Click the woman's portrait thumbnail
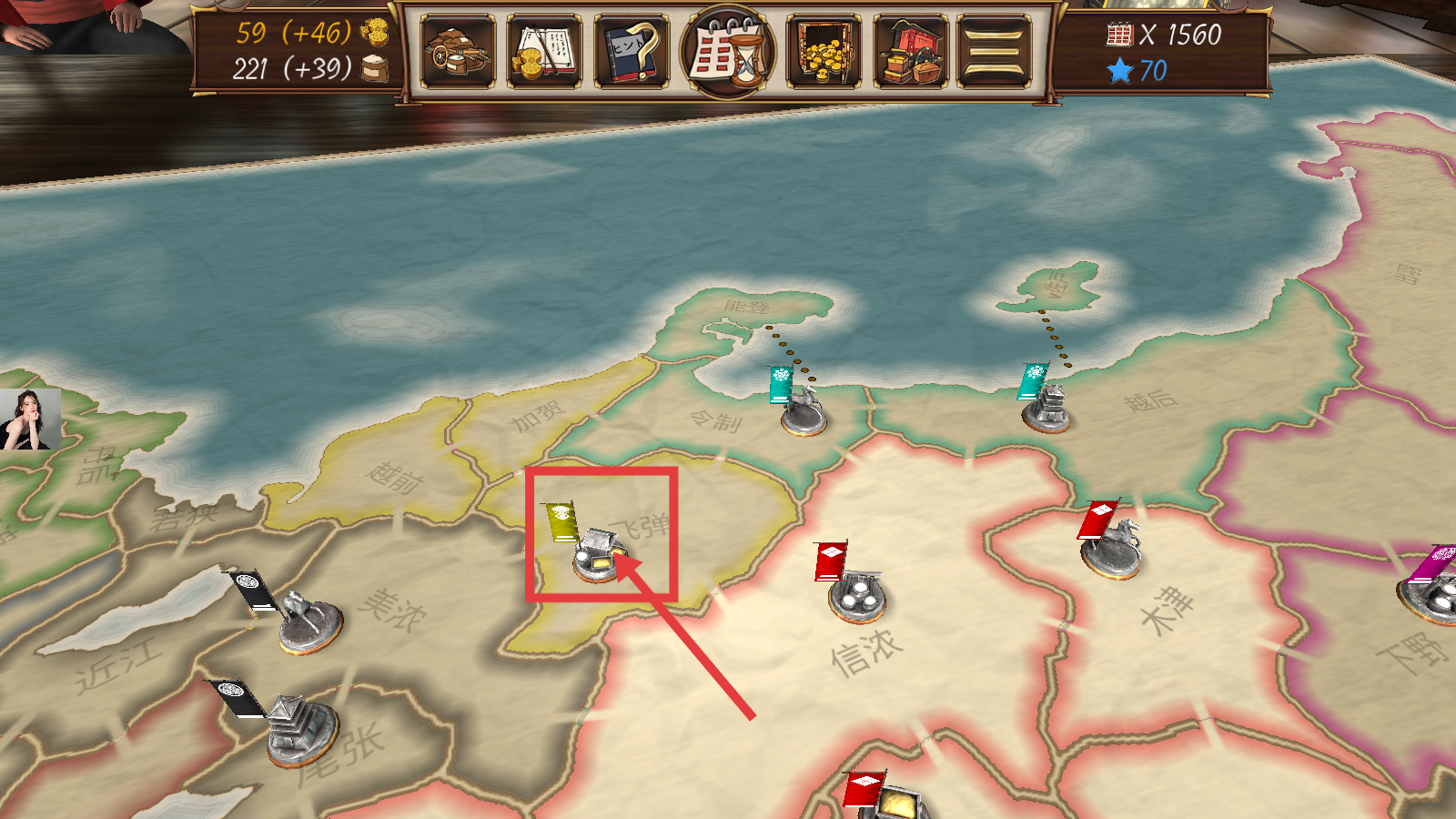The width and height of the screenshot is (1456, 819). click(30, 420)
